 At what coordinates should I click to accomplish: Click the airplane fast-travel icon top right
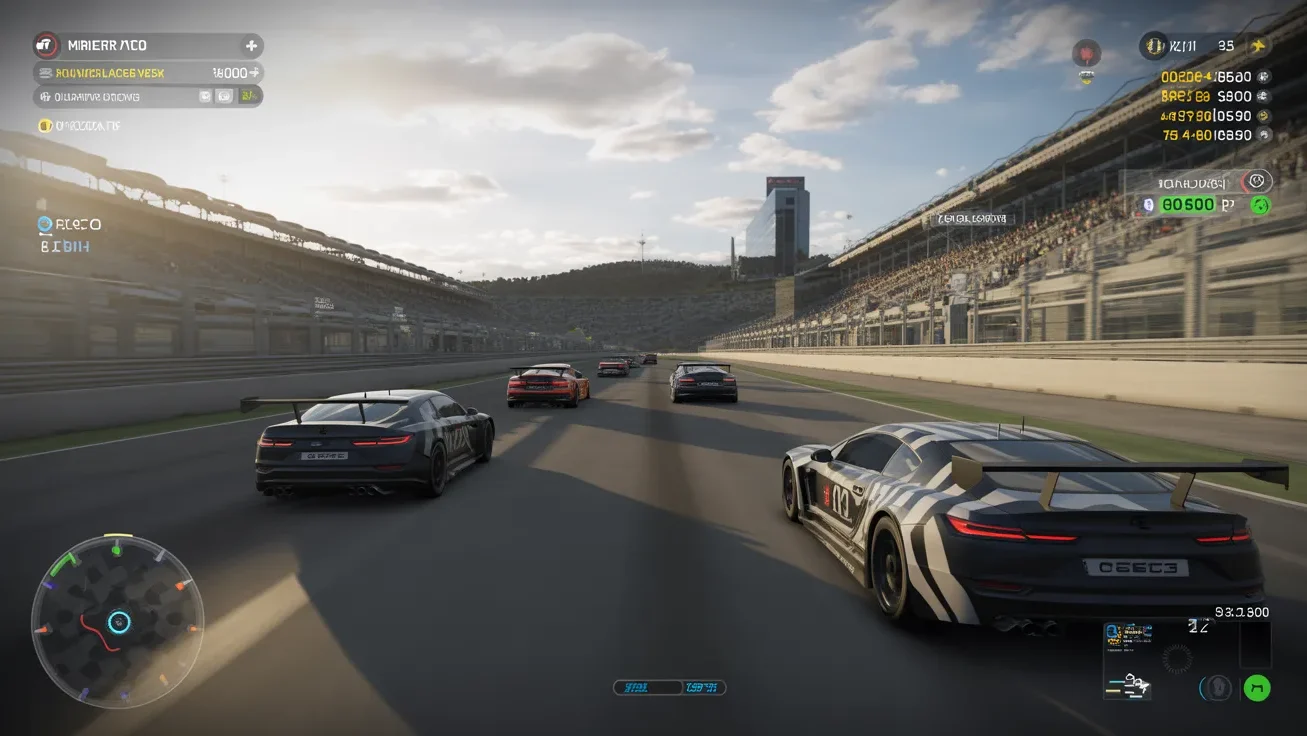(x=1259, y=46)
